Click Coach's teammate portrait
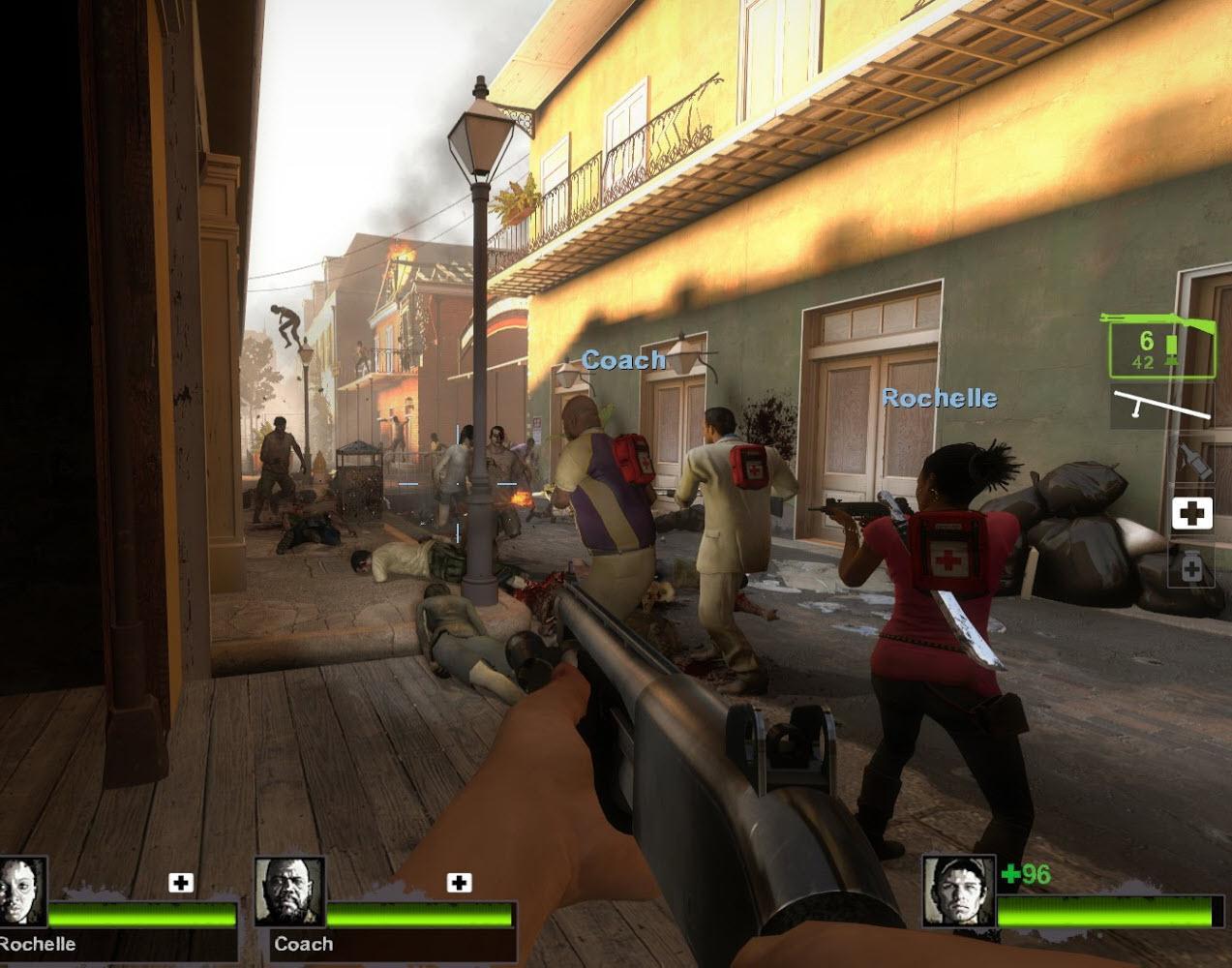Viewport: 1232px width, 968px height. [289, 892]
